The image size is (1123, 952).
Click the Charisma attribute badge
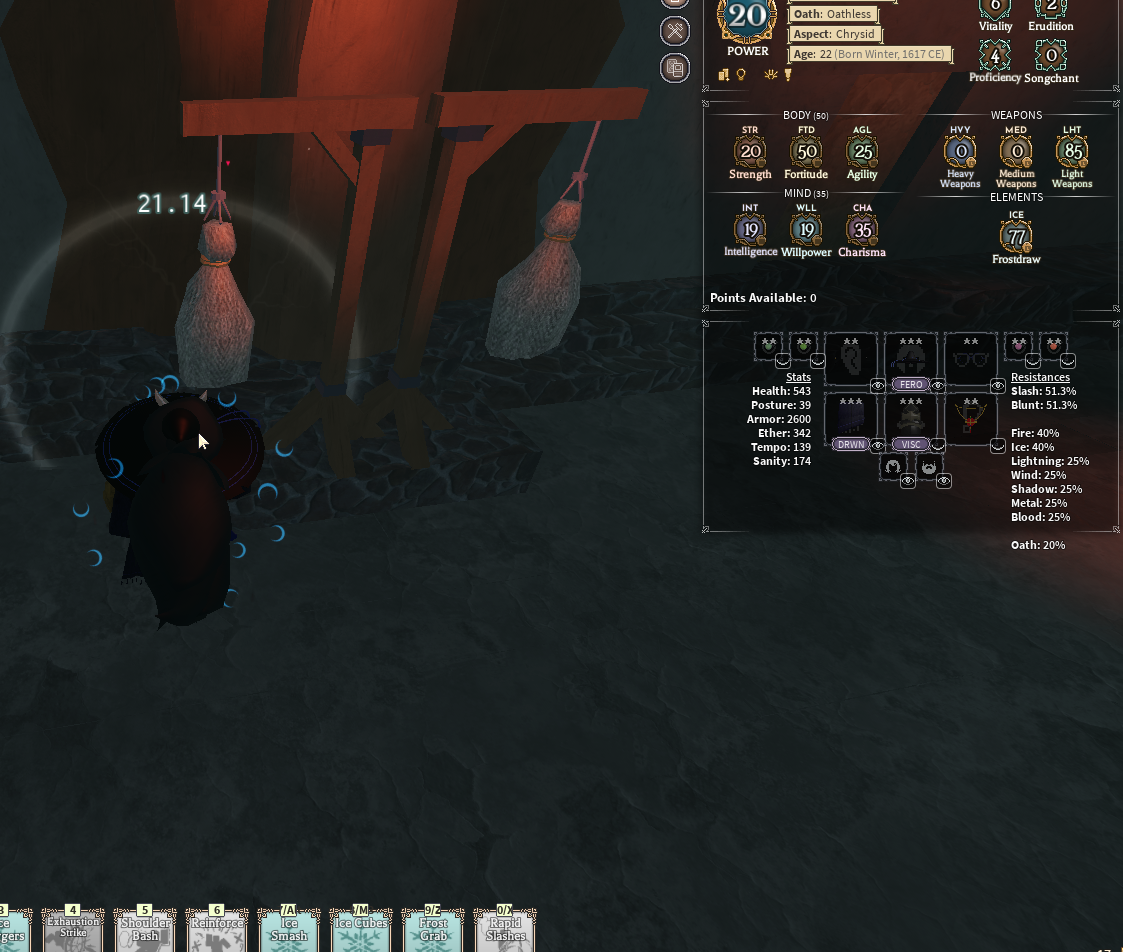[x=862, y=230]
